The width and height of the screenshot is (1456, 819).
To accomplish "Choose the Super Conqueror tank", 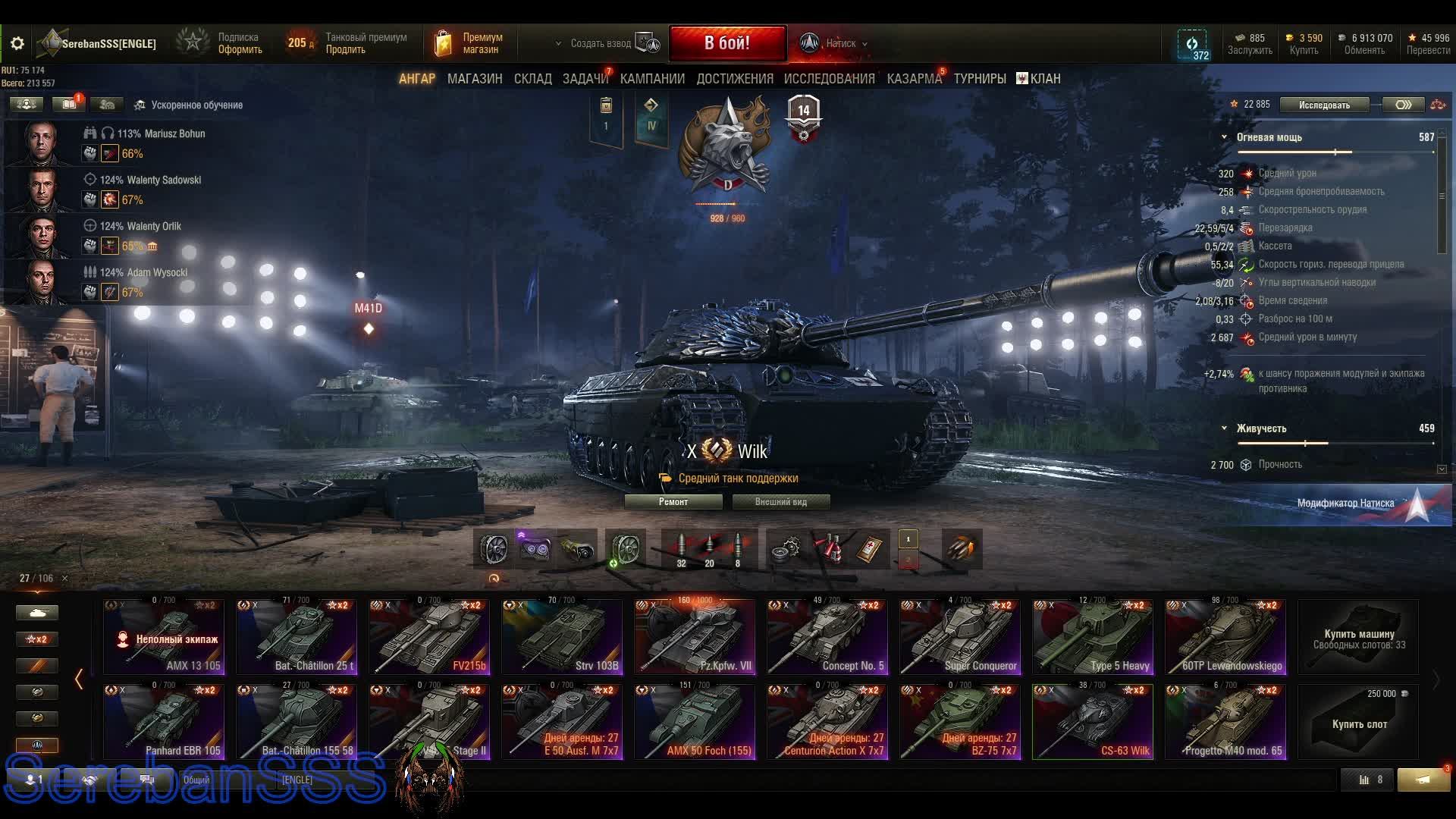I will coord(959,637).
